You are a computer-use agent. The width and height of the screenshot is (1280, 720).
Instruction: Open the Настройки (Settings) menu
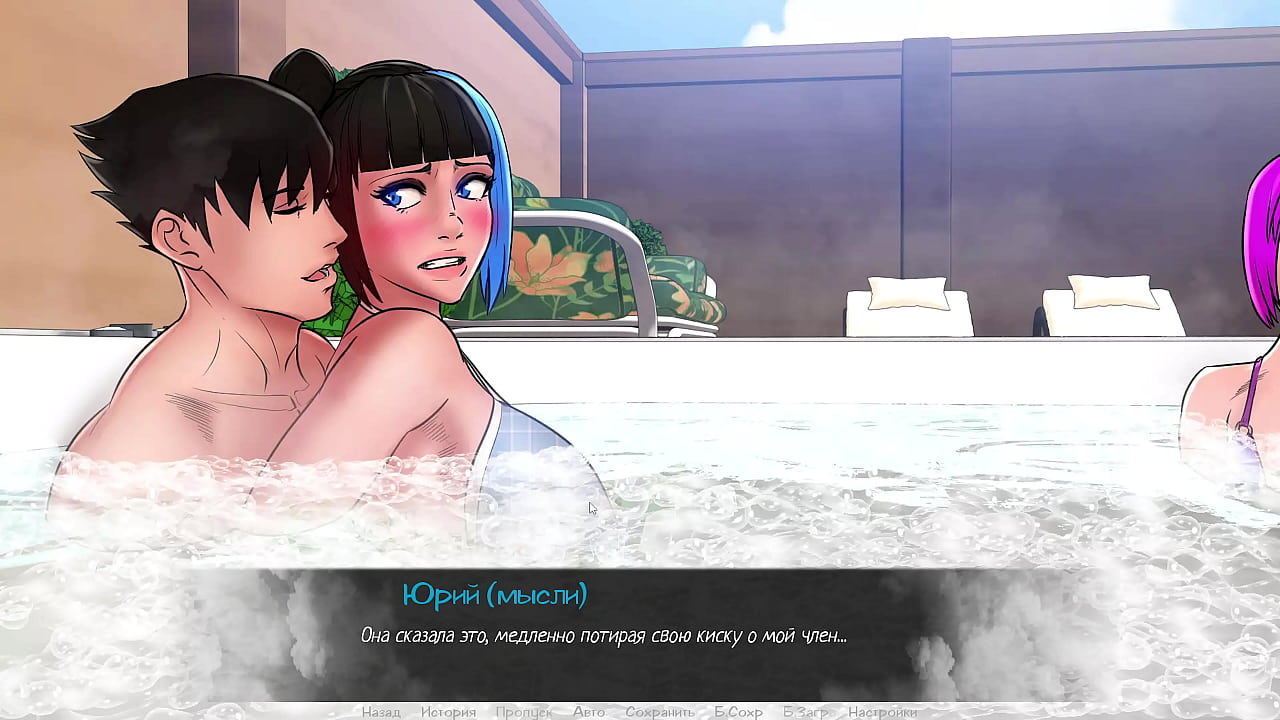tap(882, 712)
